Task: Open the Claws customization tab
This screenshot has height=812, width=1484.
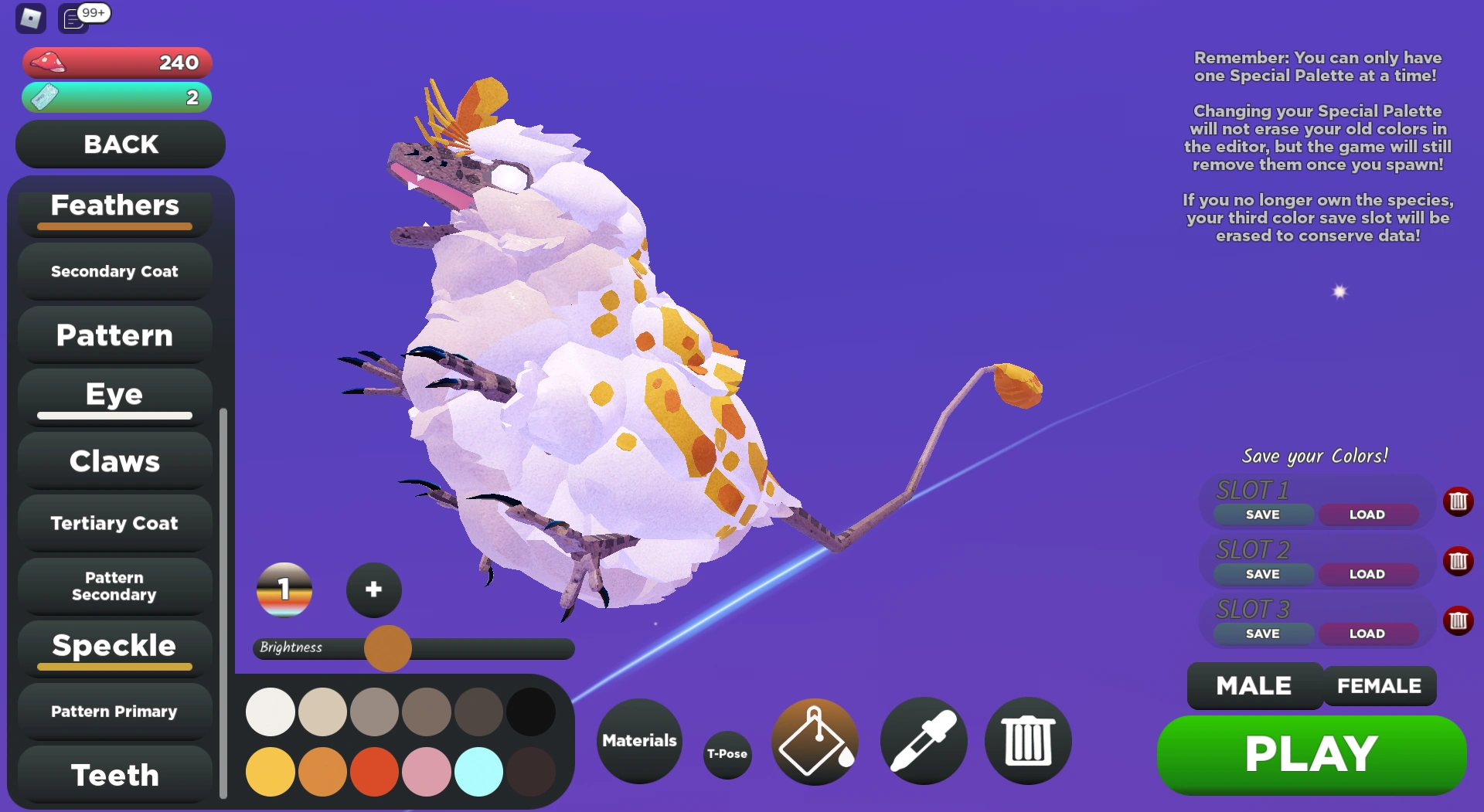Action: tap(114, 460)
